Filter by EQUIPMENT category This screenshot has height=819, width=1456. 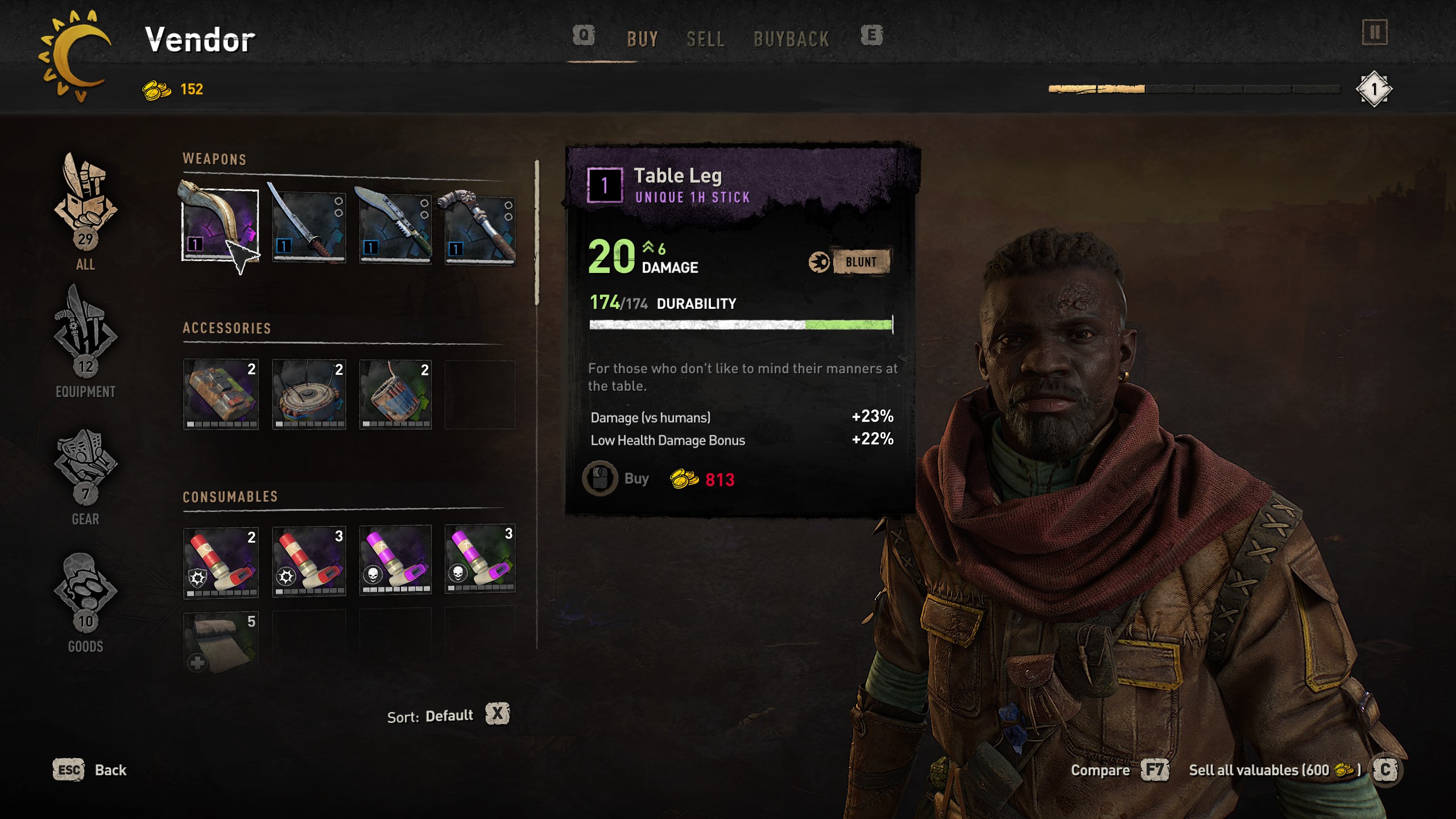coord(85,341)
